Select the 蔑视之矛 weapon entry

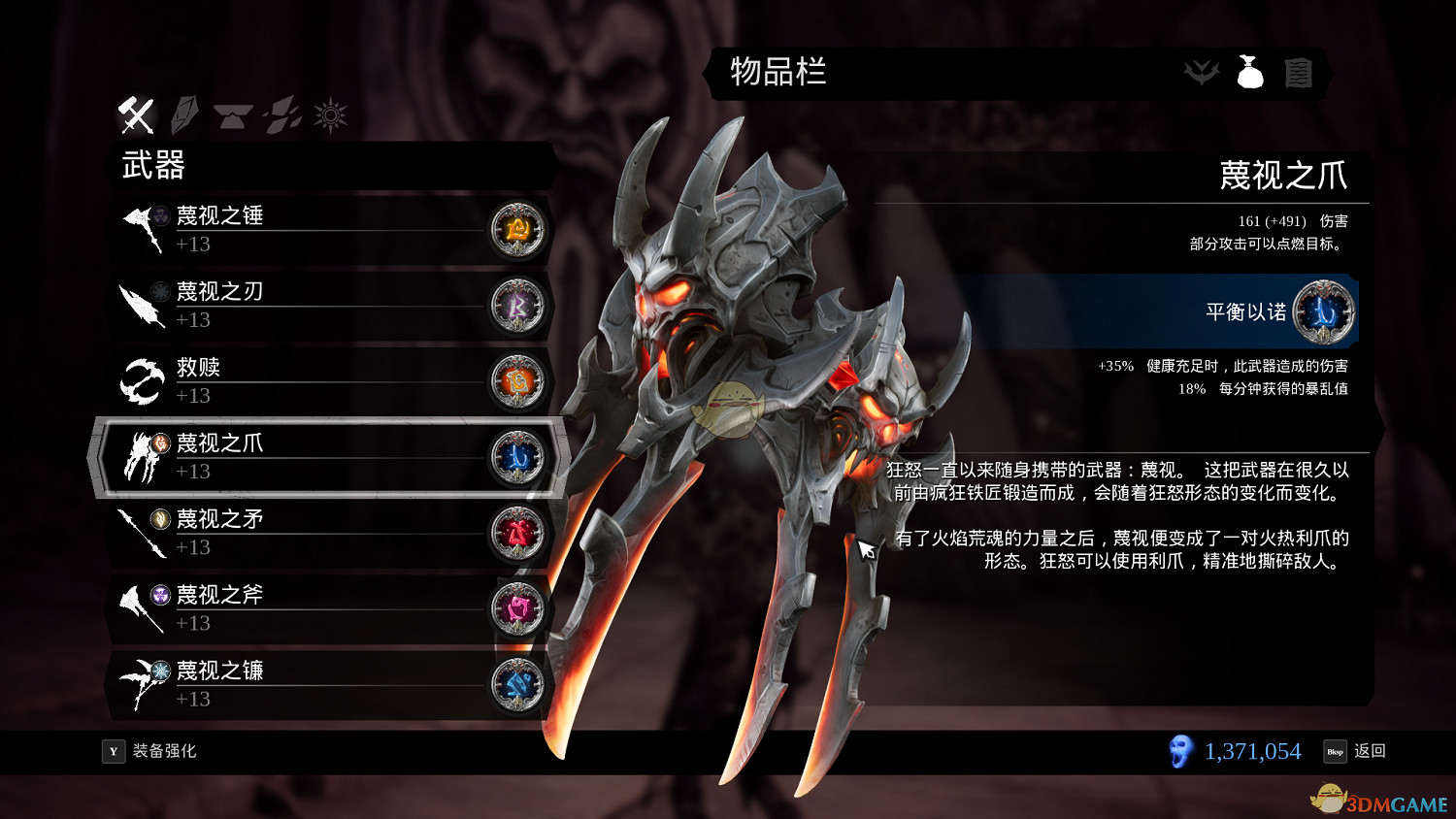(291, 532)
